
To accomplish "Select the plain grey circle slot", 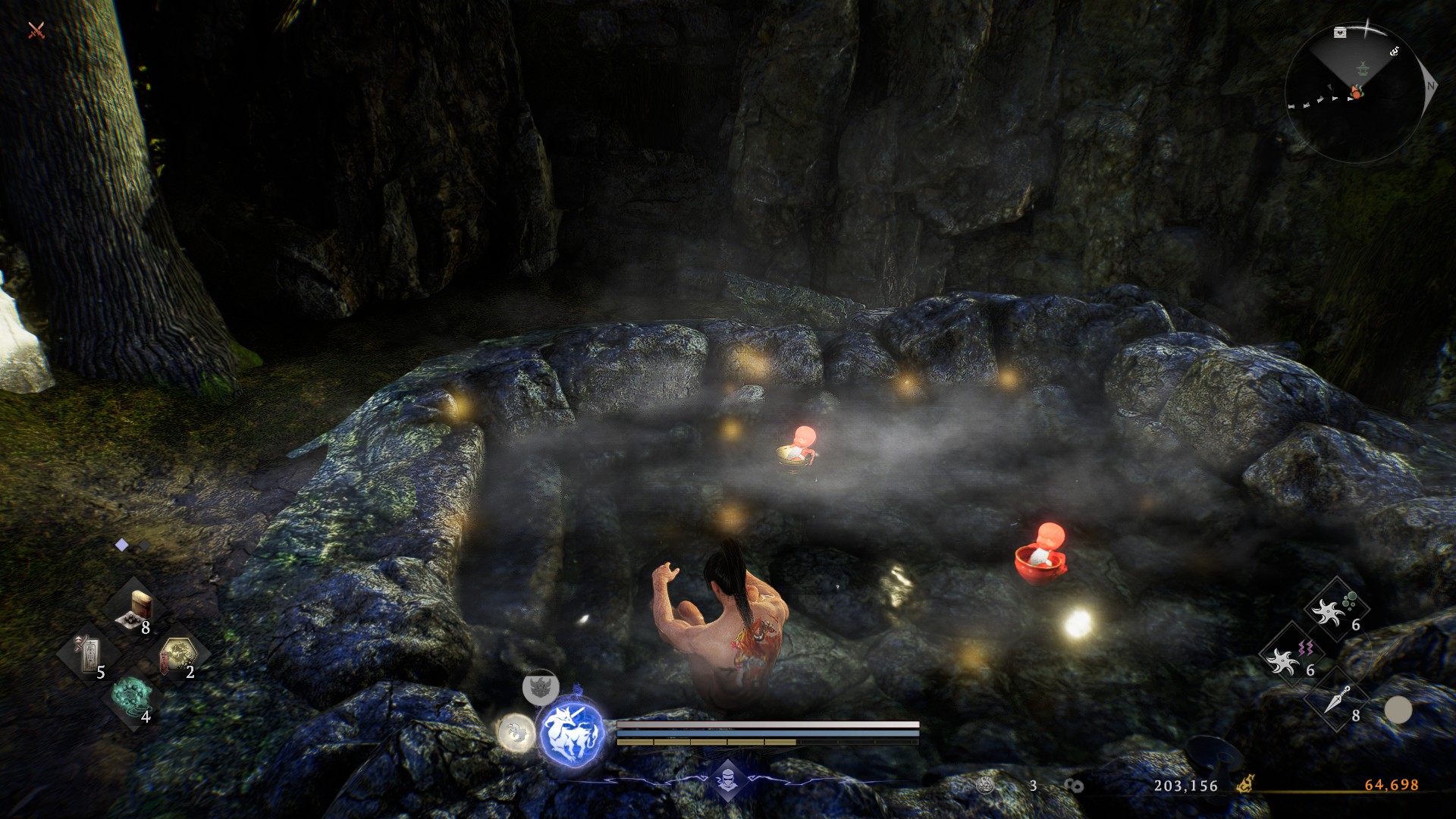I will (1398, 711).
